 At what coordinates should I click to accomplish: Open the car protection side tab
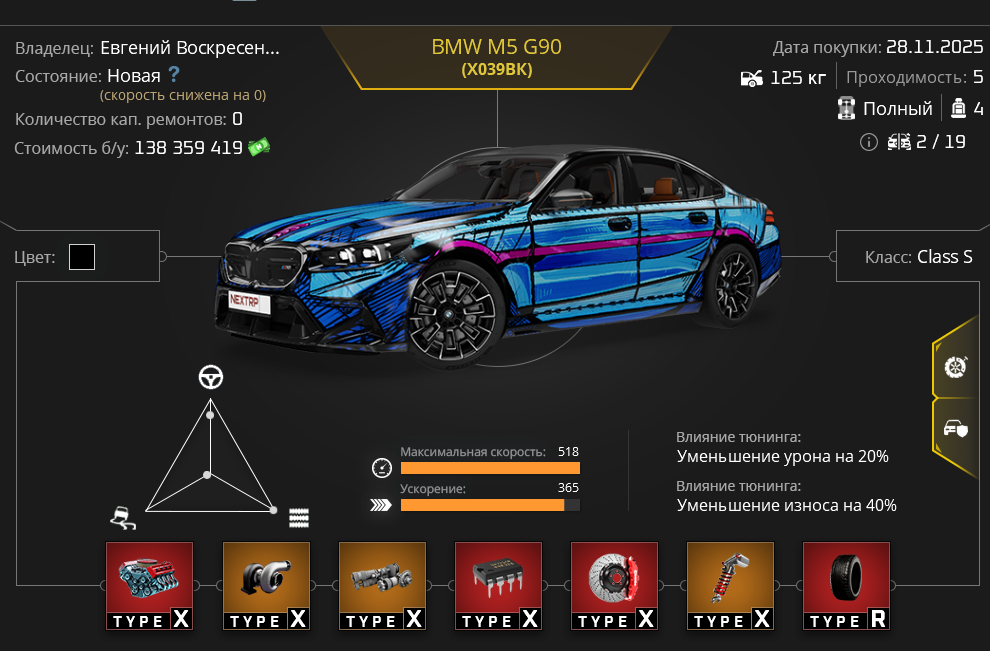pos(956,429)
